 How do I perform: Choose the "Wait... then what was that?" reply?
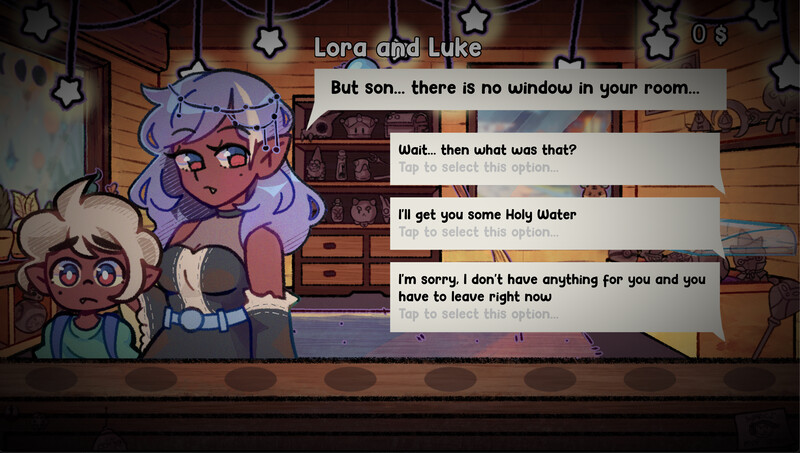(555, 158)
